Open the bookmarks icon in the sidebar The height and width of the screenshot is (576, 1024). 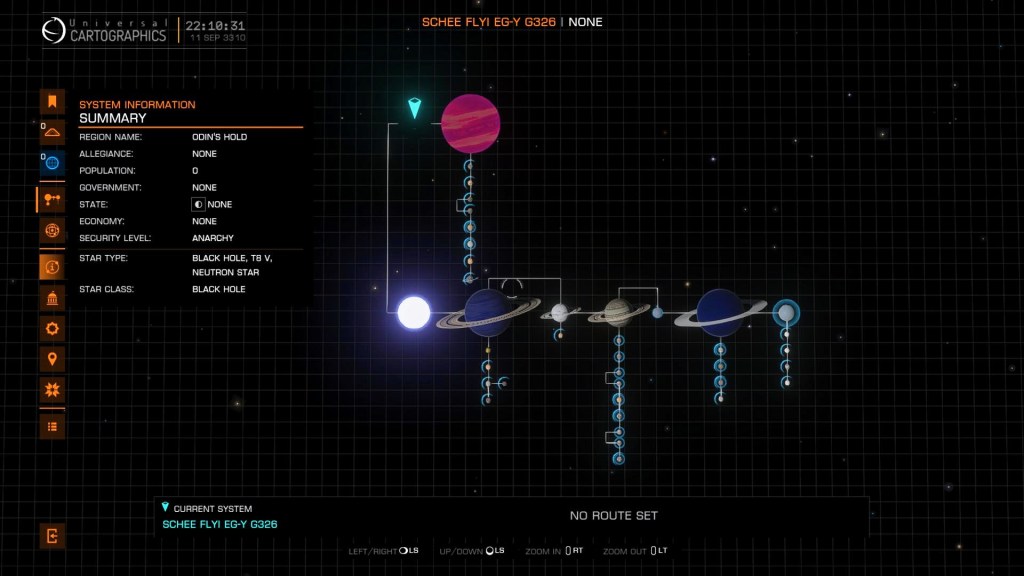click(52, 101)
